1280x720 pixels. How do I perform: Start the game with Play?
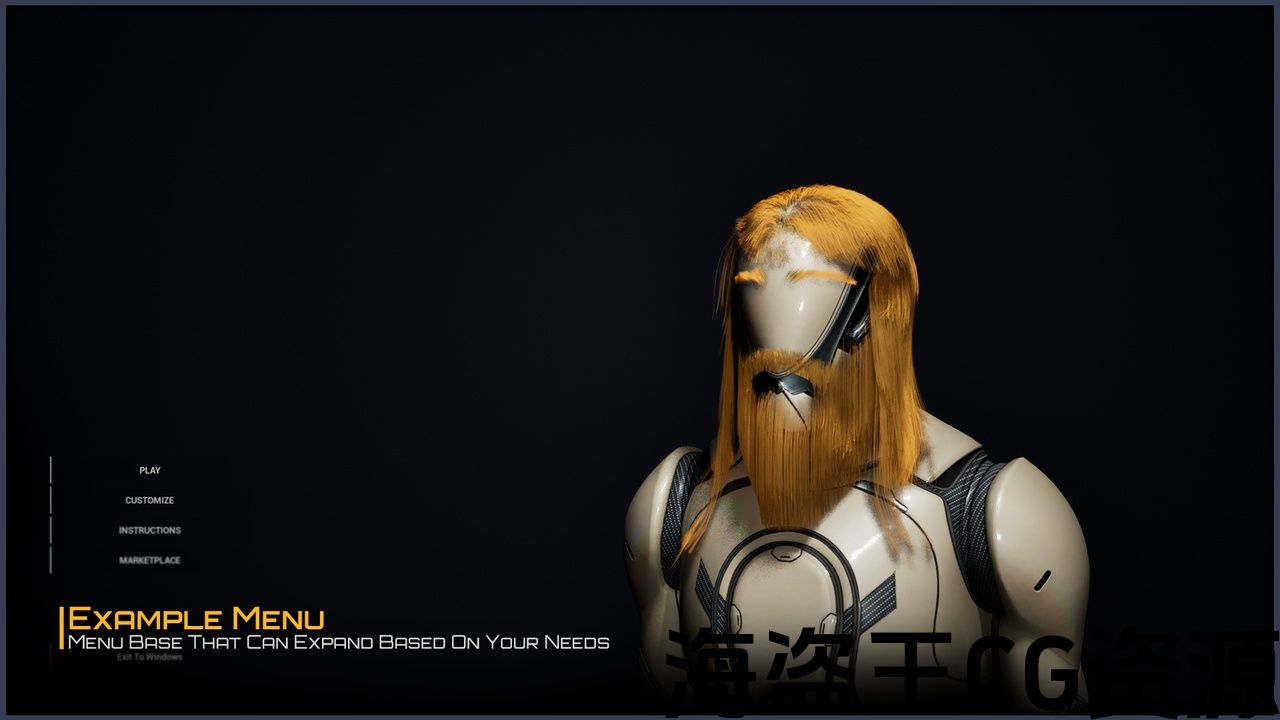(150, 470)
